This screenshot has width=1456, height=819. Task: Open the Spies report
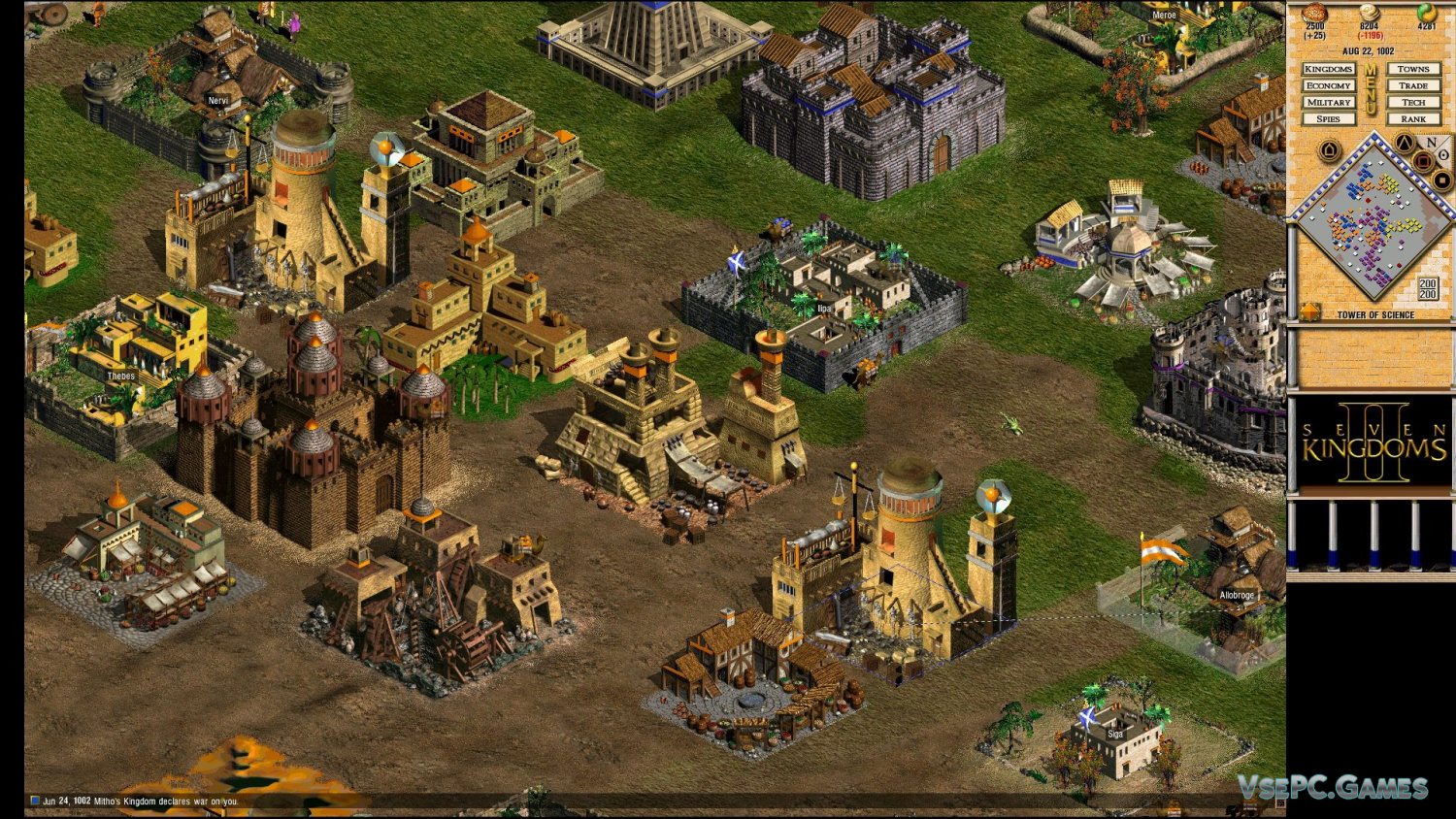pyautogui.click(x=1328, y=119)
